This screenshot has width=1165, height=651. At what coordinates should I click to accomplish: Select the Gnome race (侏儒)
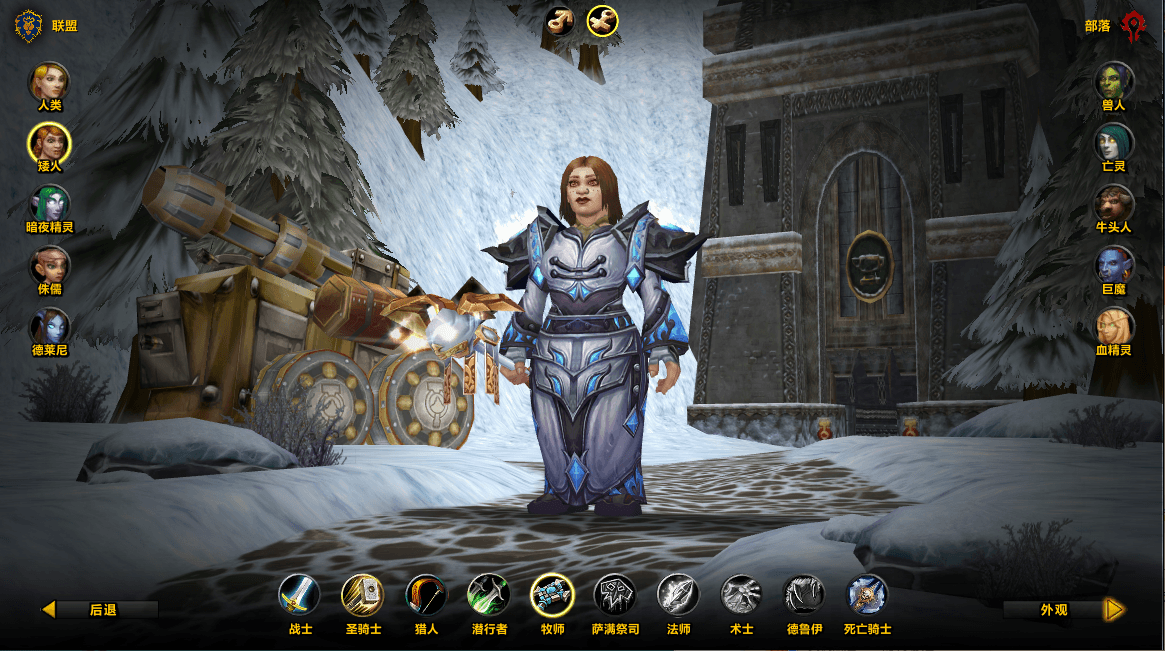[x=49, y=265]
